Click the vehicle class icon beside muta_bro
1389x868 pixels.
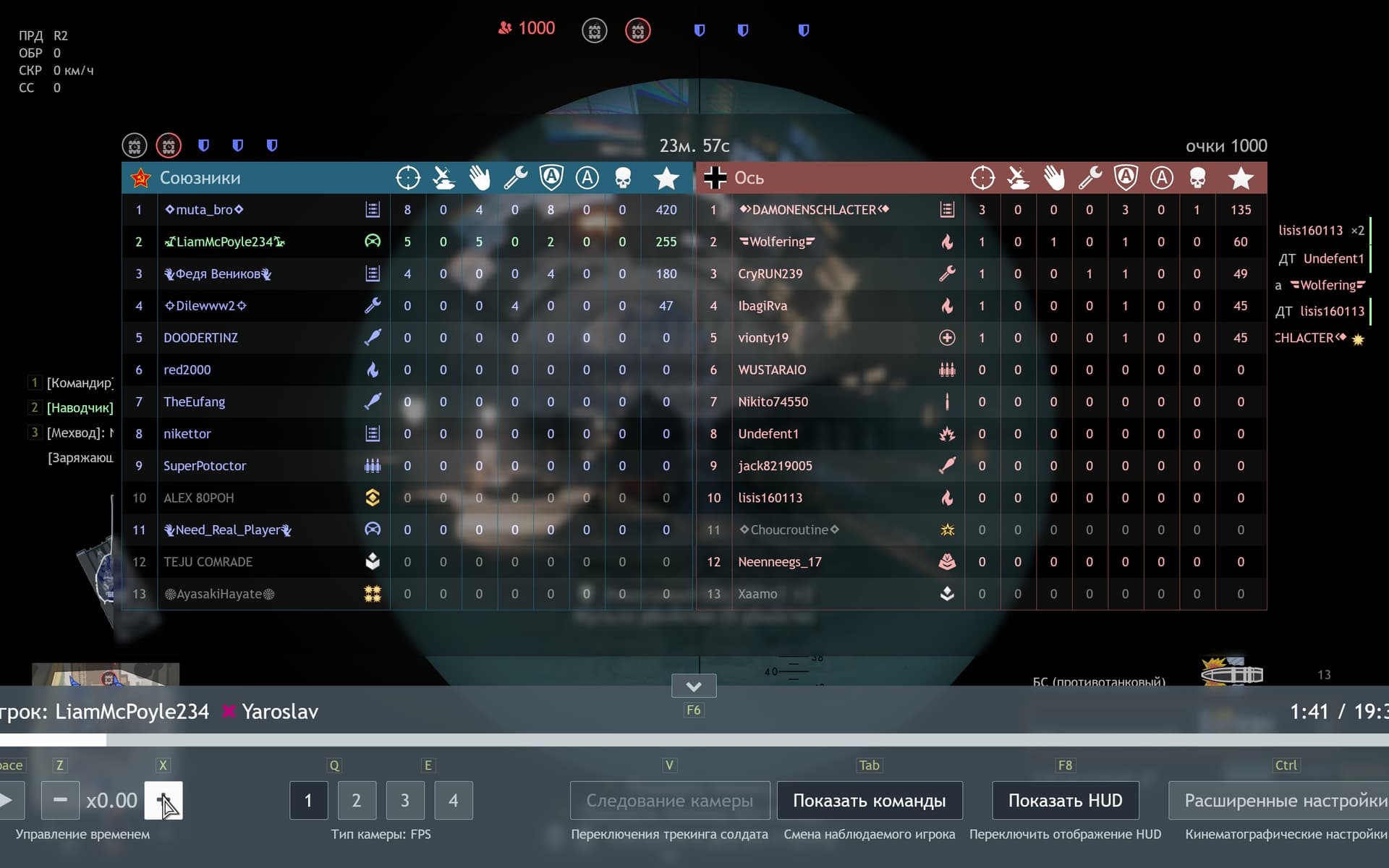(x=373, y=209)
